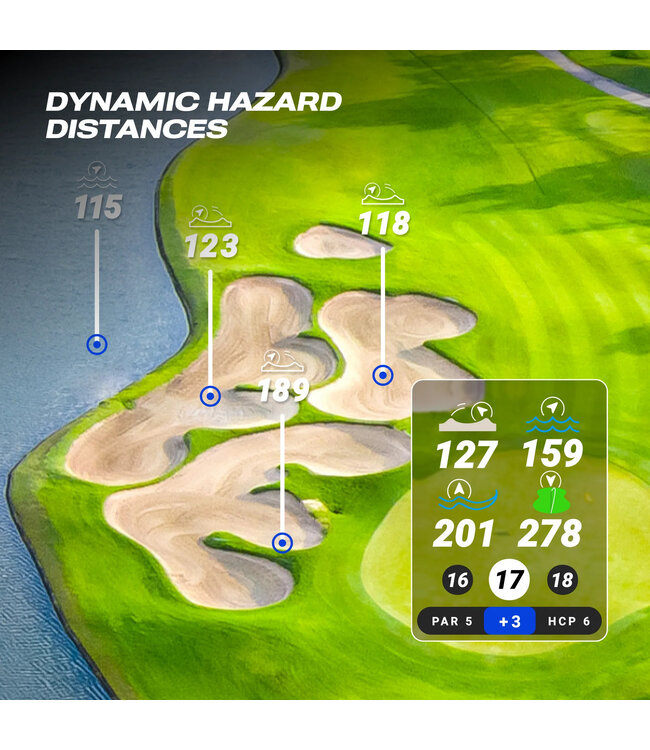The image size is (650, 750).
Task: Select the water hazard map marker for 115
Action: click(x=96, y=345)
